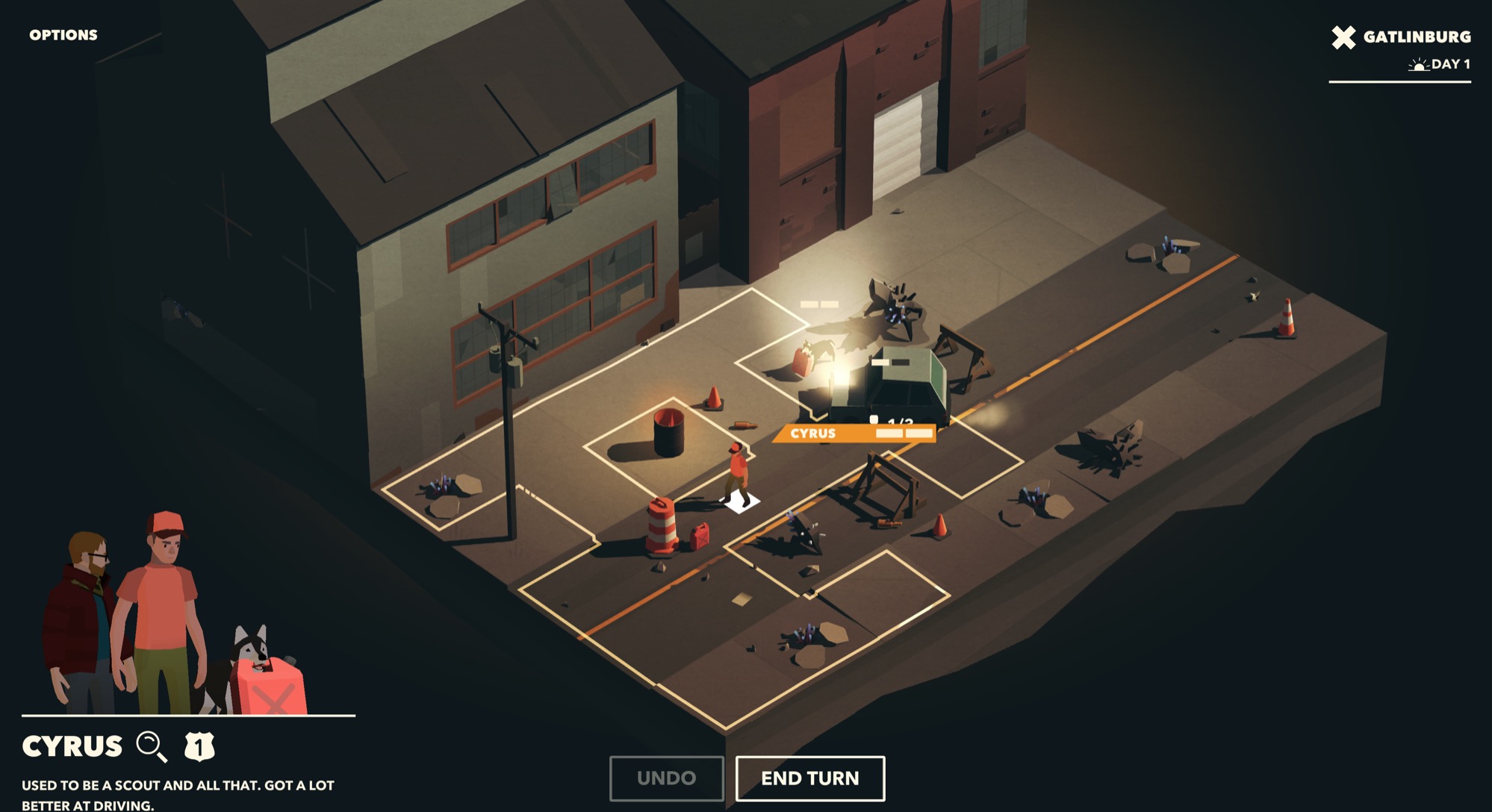Click the highway shield trait icon
This screenshot has height=812, width=1492.
pyautogui.click(x=199, y=746)
